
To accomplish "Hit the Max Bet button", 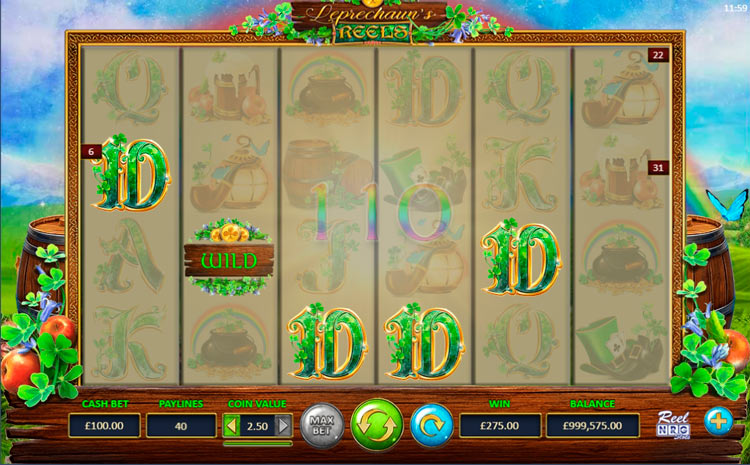I will pyautogui.click(x=322, y=425).
